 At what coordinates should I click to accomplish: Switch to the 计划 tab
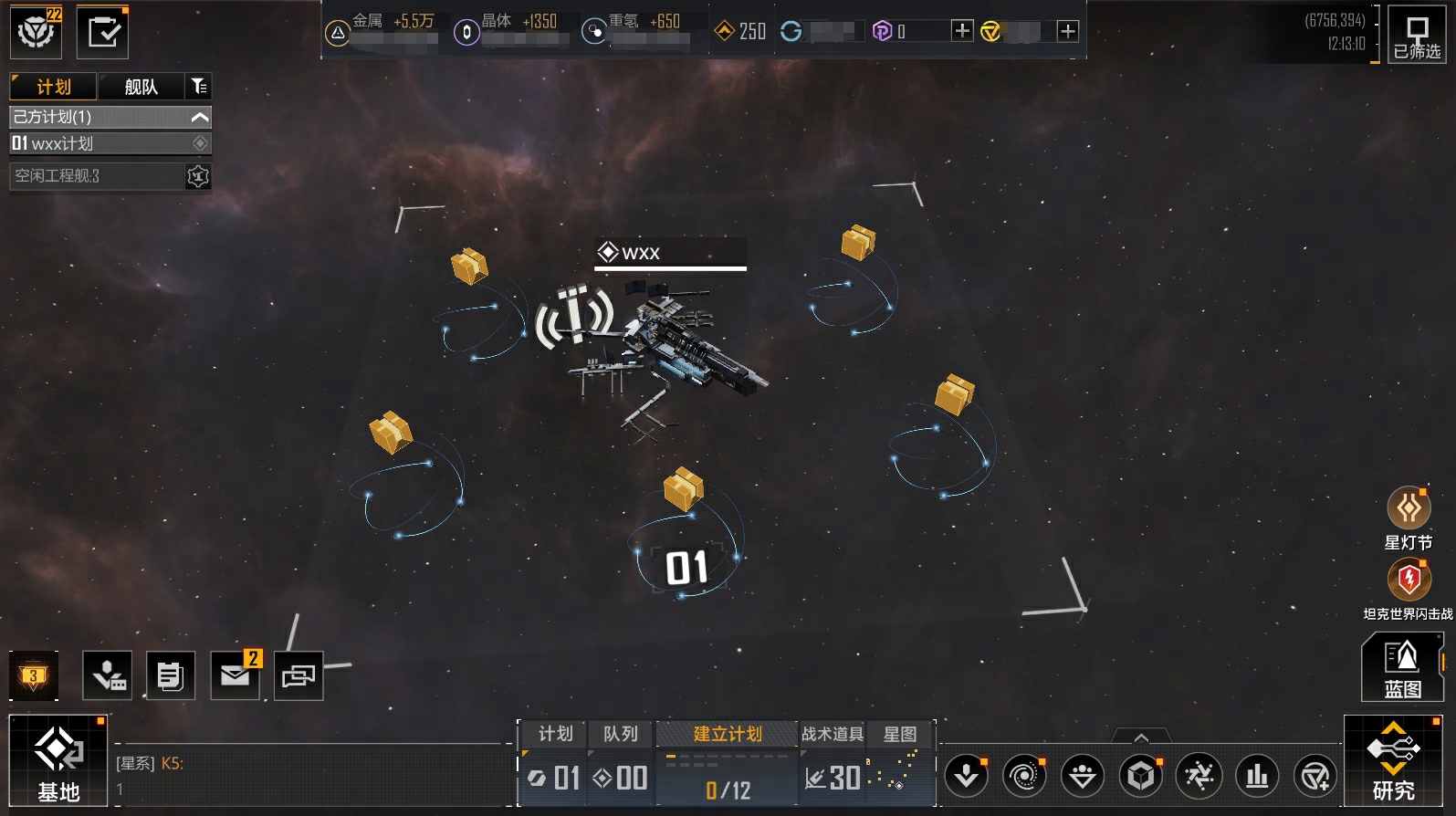click(53, 87)
